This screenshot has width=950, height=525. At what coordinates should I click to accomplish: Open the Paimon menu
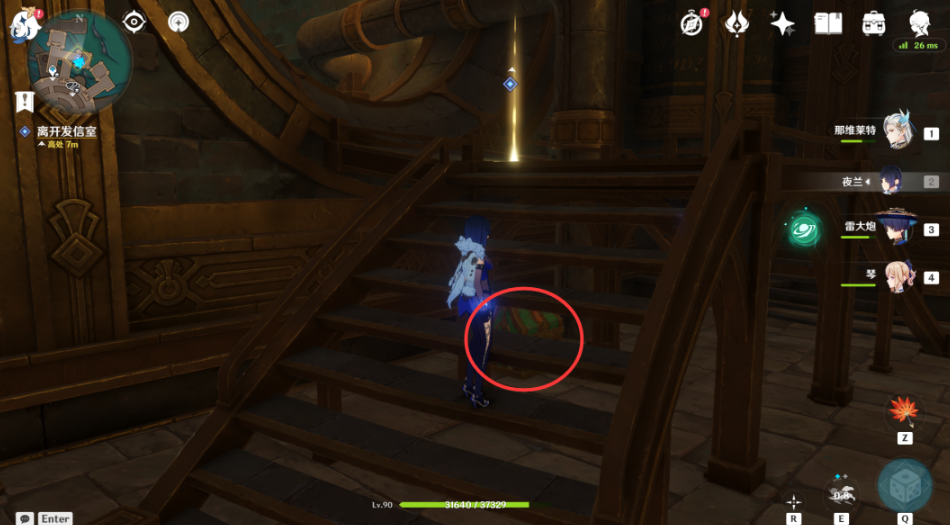point(21,27)
